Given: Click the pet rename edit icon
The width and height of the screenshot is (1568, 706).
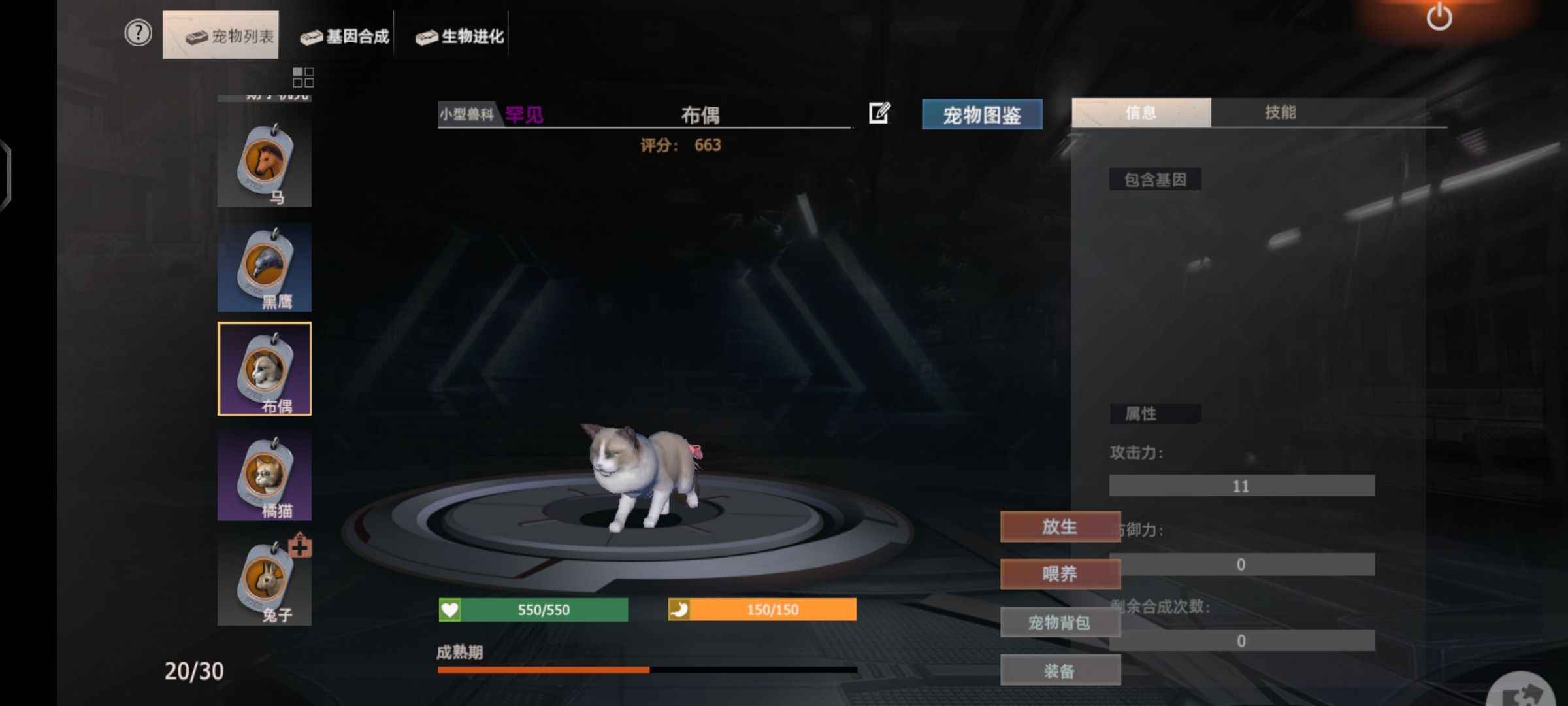Looking at the screenshot, I should pos(879,113).
